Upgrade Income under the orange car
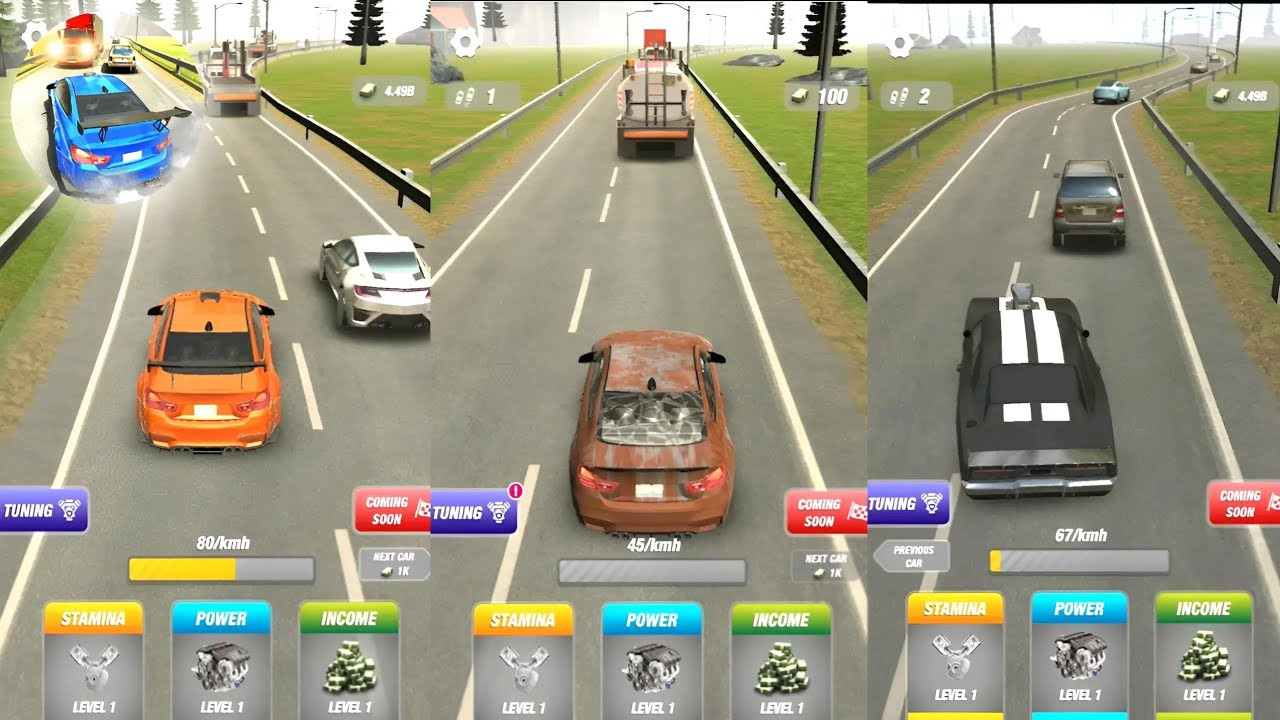Screen dimensions: 1280x720 pos(349,660)
